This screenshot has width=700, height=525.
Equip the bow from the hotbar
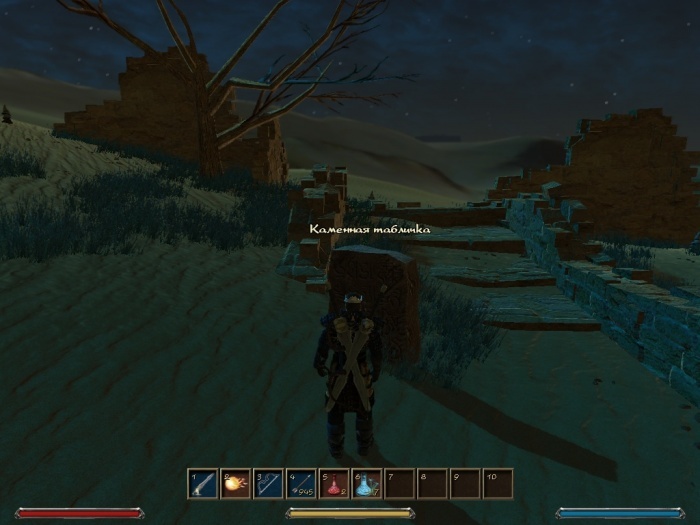coord(268,484)
